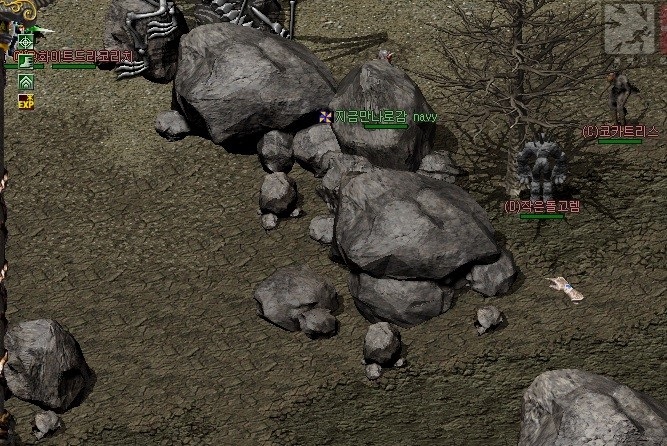Viewport: 667px width, 446px height.
Task: Open the EXP bonus status icon
Action: pyautogui.click(x=26, y=100)
